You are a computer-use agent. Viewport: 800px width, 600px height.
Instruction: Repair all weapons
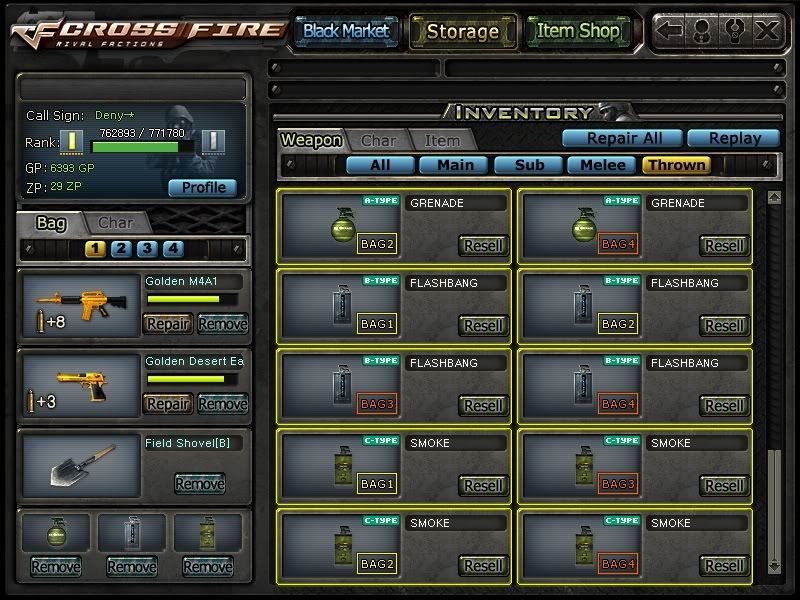tap(622, 138)
